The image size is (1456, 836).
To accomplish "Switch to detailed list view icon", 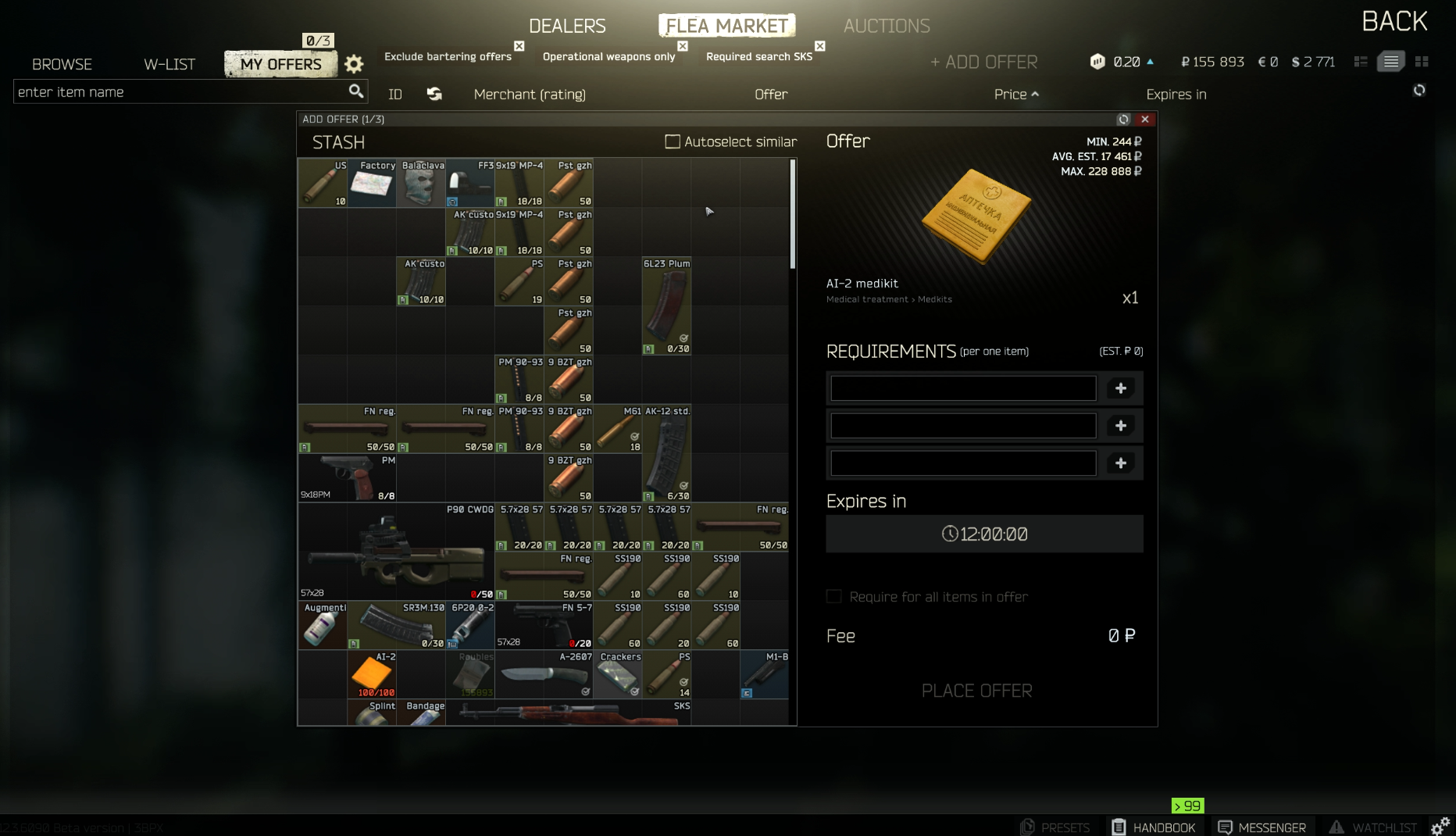I will coord(1390,61).
